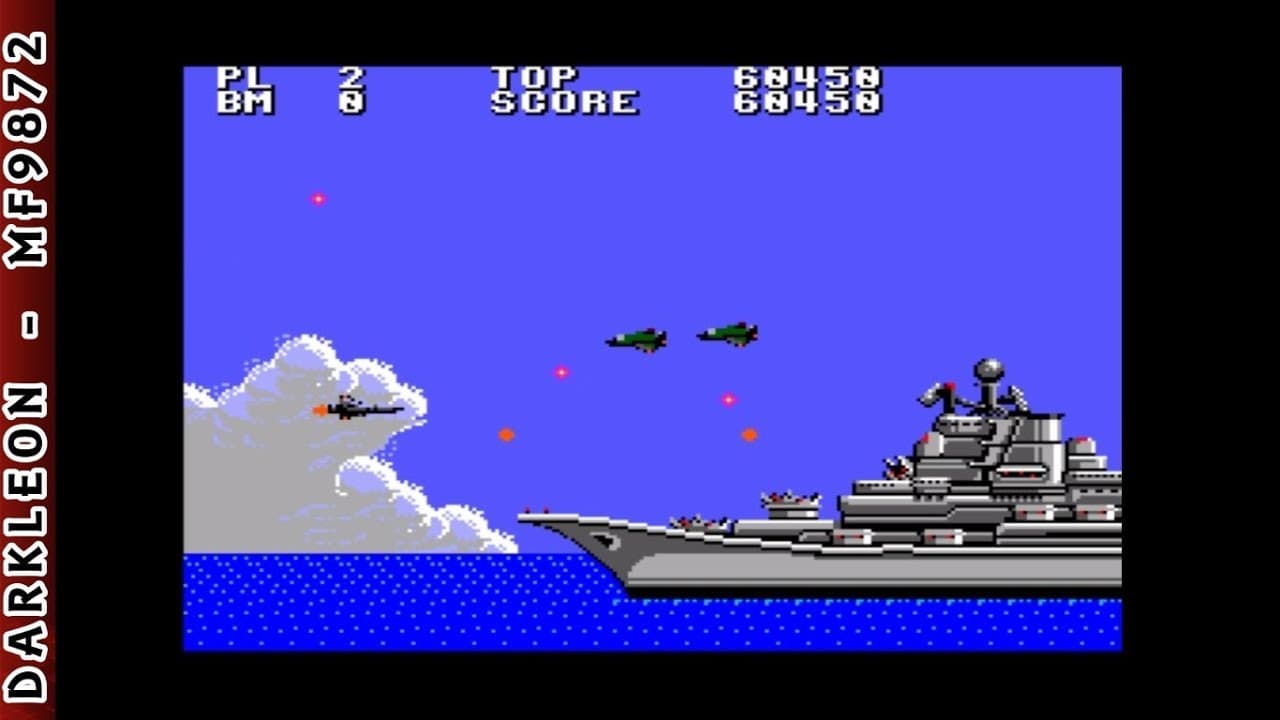1280x720 pixels.
Task: Click the player helicopter near the cloud
Action: tap(360, 408)
